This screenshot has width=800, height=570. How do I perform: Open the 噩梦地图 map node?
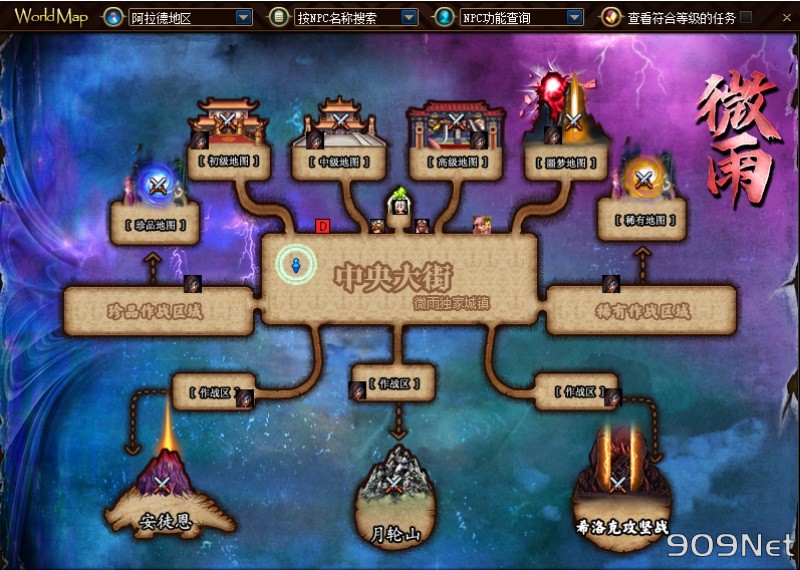(x=567, y=160)
